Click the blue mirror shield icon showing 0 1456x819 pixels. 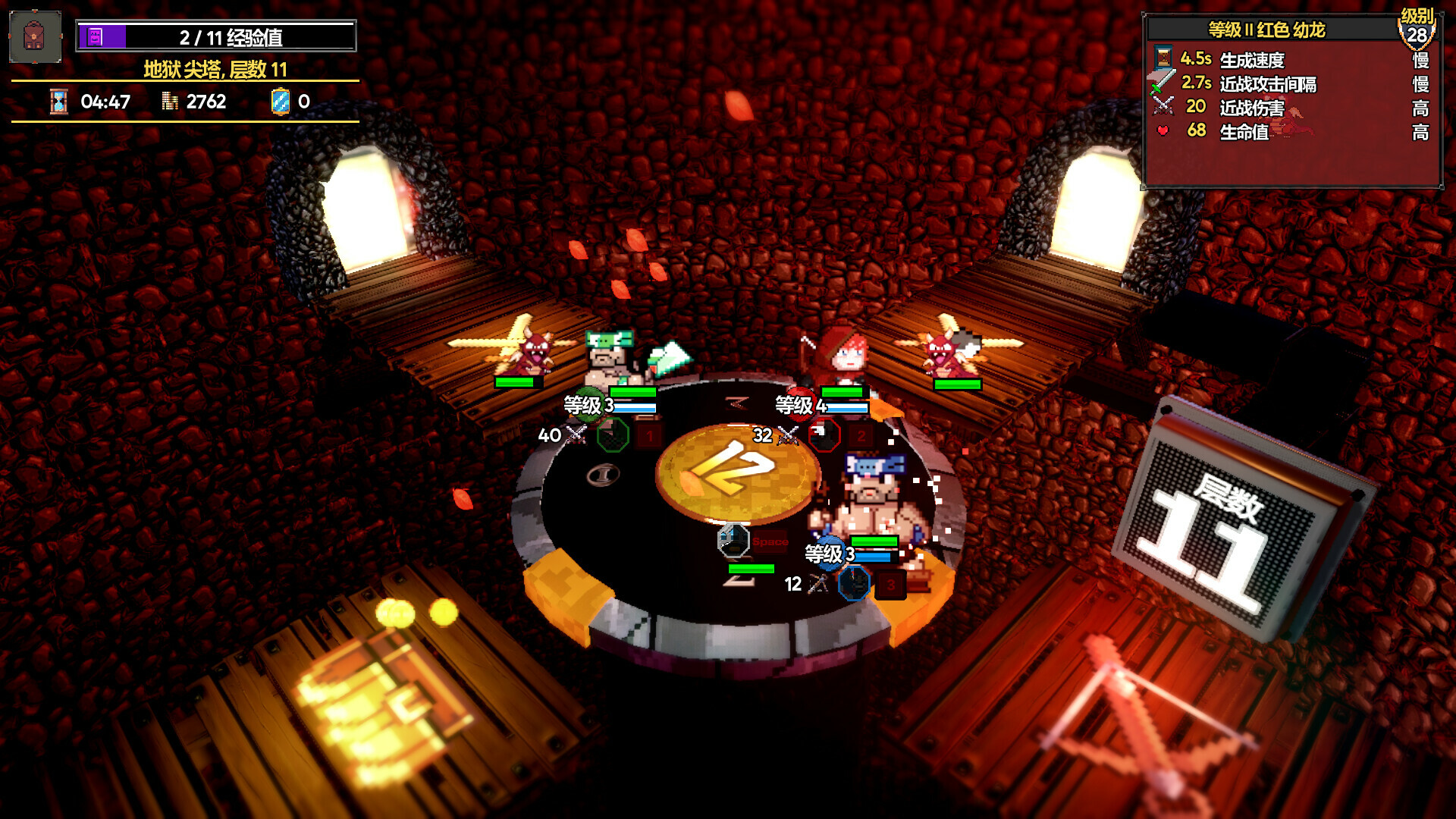(x=280, y=101)
